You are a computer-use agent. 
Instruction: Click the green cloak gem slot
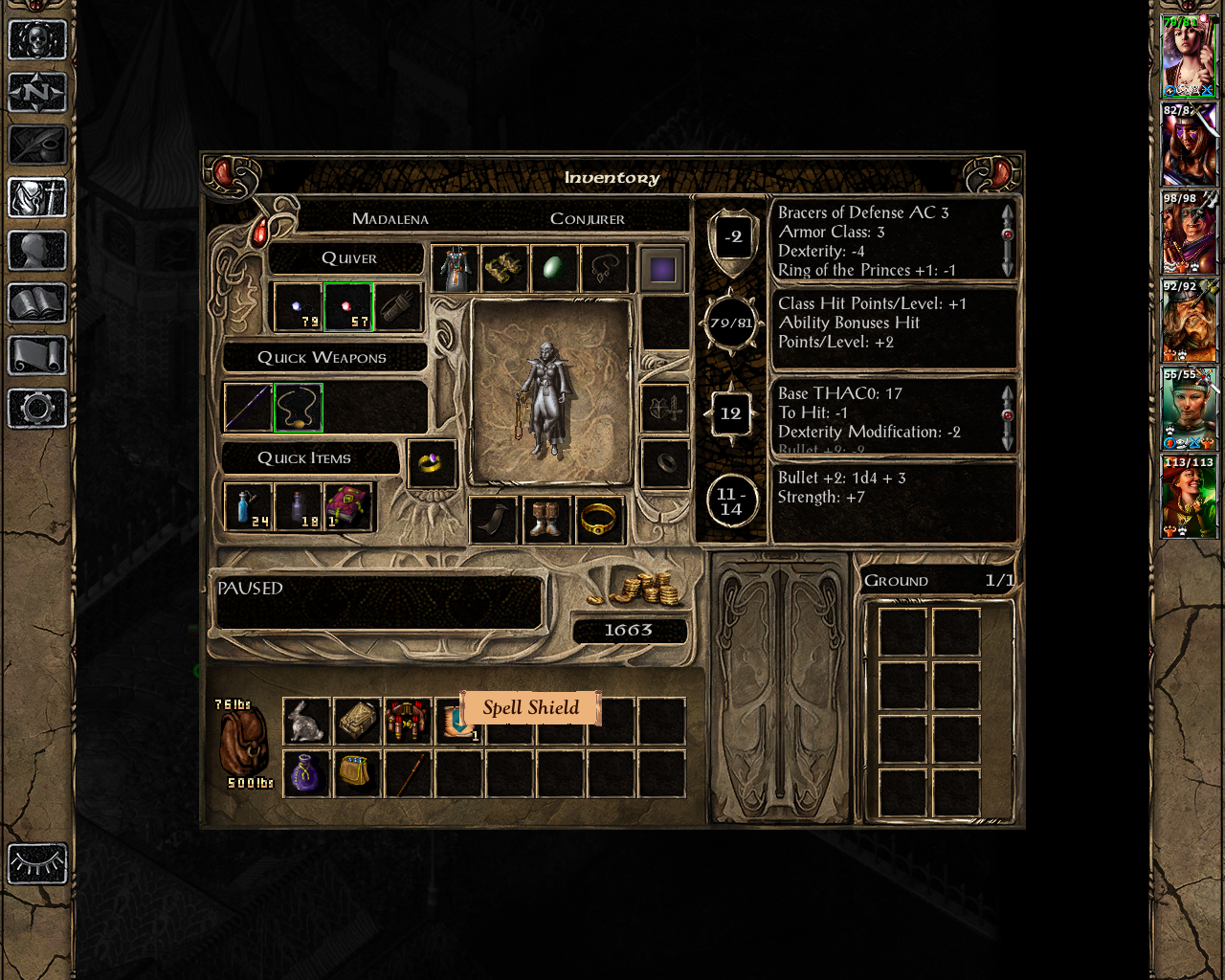pyautogui.click(x=554, y=269)
